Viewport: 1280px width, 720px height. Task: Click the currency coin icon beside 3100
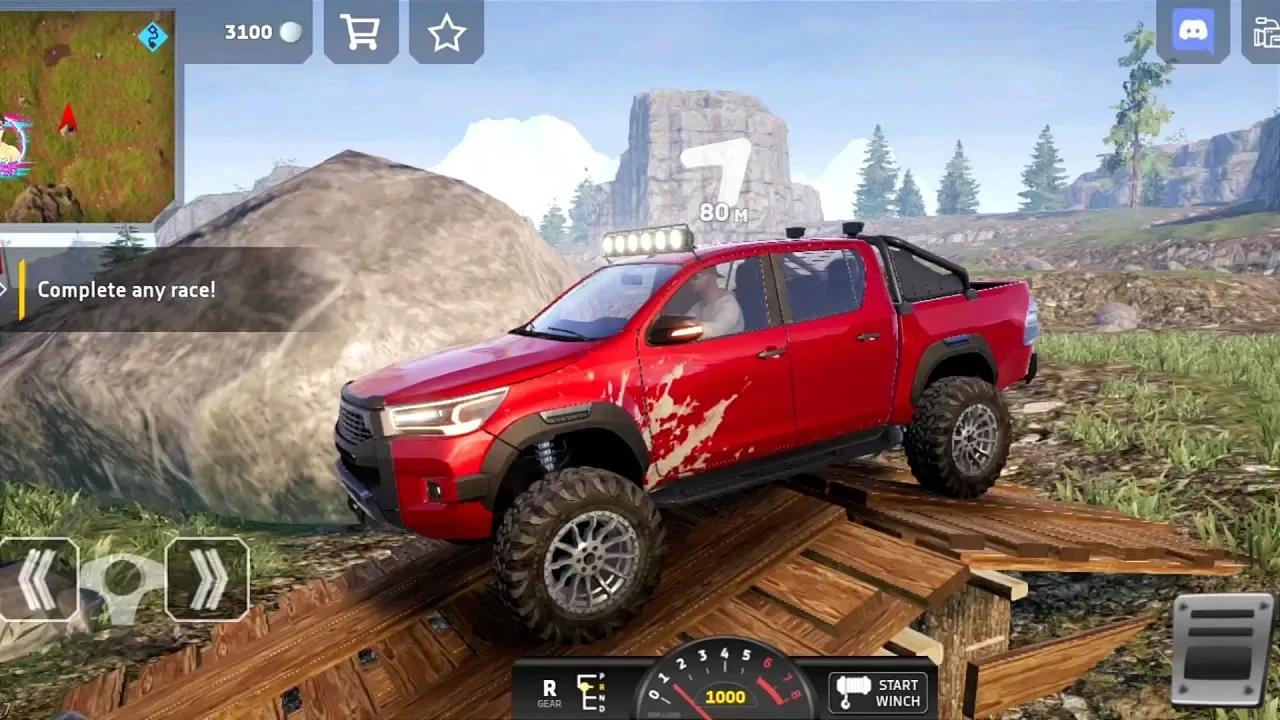coord(290,31)
